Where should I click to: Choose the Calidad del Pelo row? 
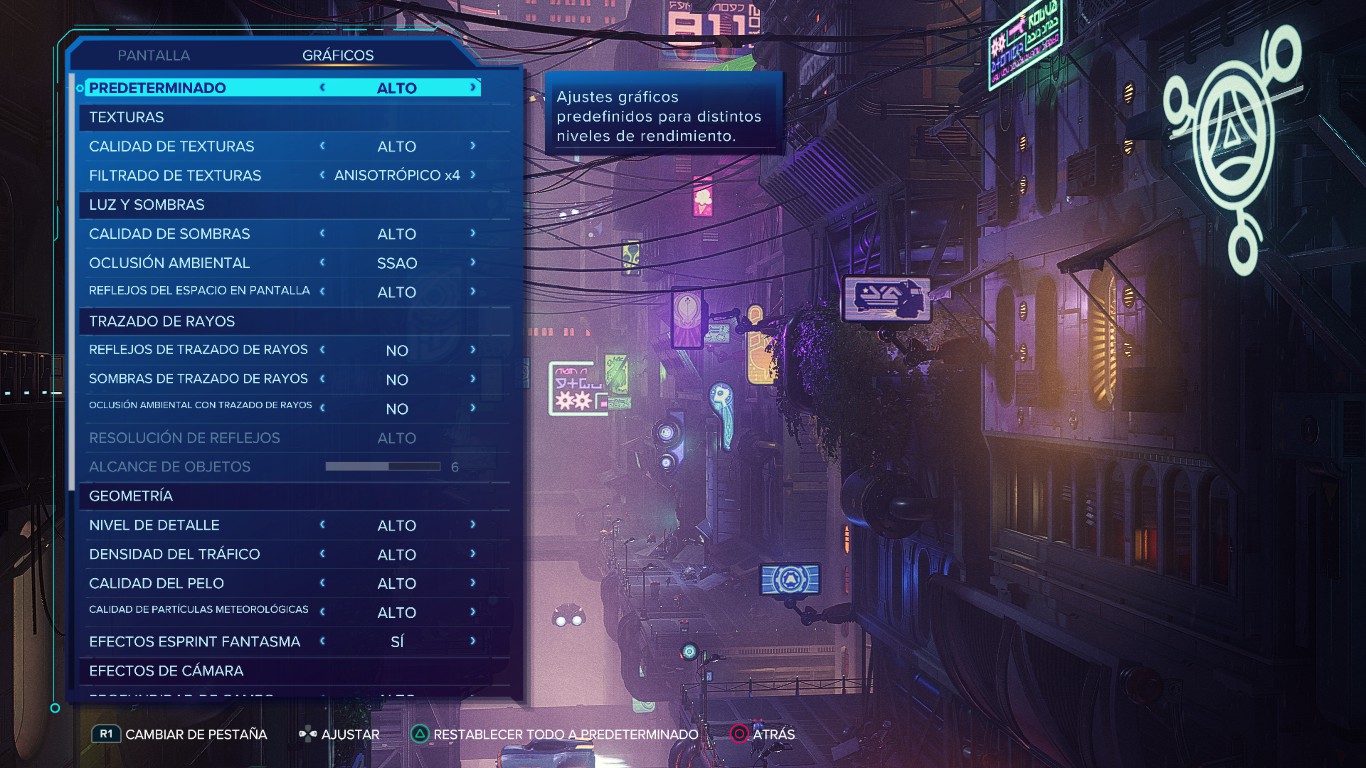coord(156,583)
